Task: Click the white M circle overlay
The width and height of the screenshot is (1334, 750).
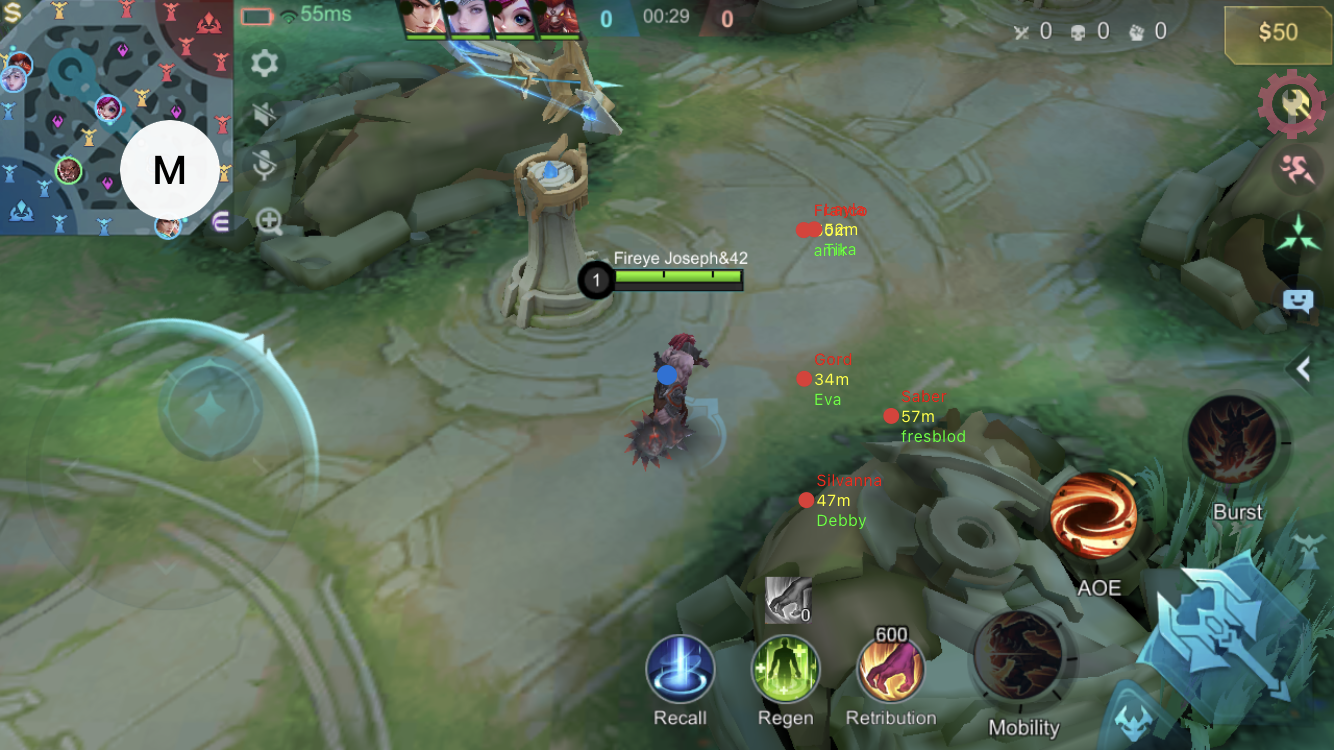Action: [x=170, y=171]
